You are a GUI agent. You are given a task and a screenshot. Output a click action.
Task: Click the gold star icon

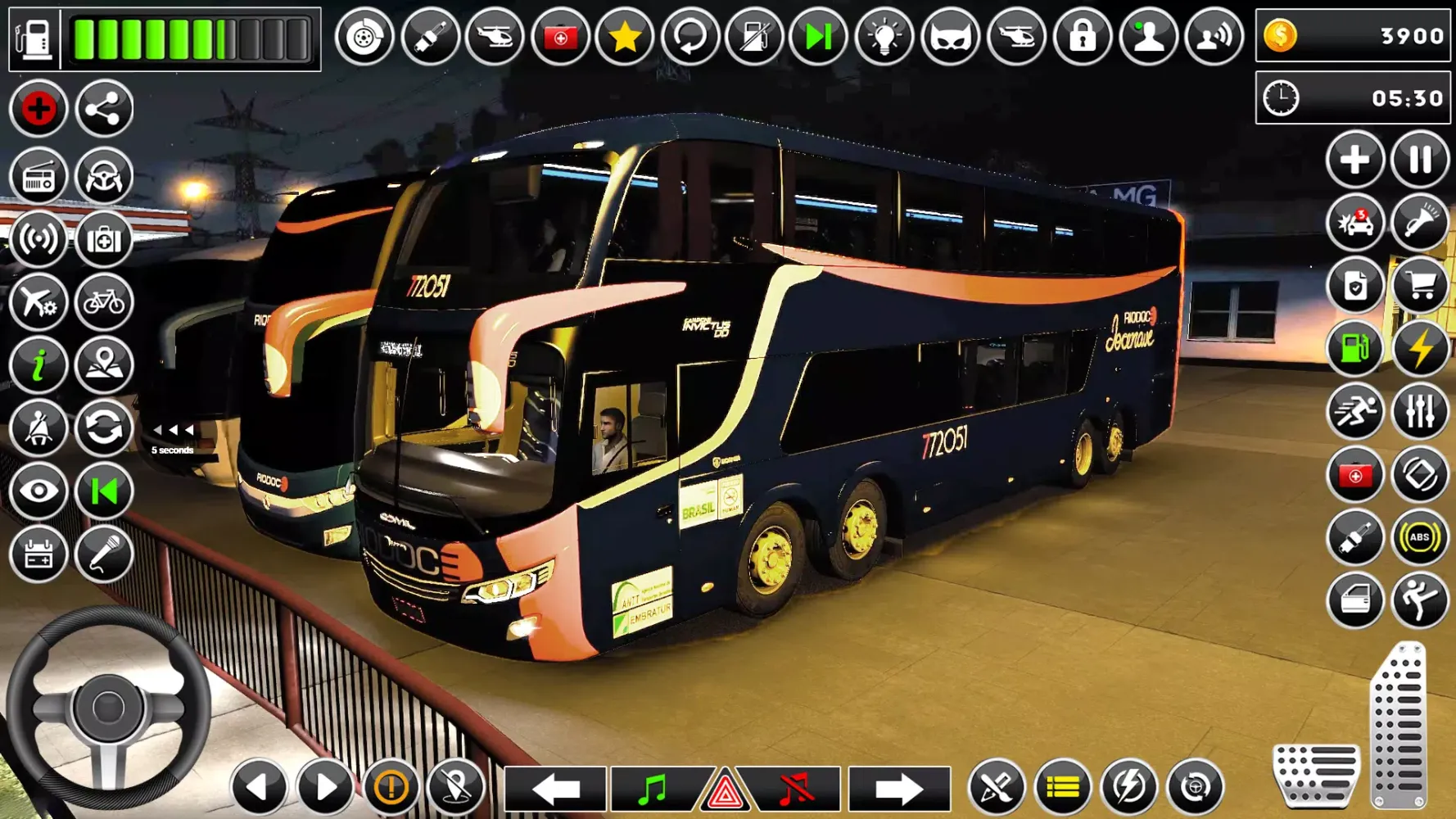(625, 37)
